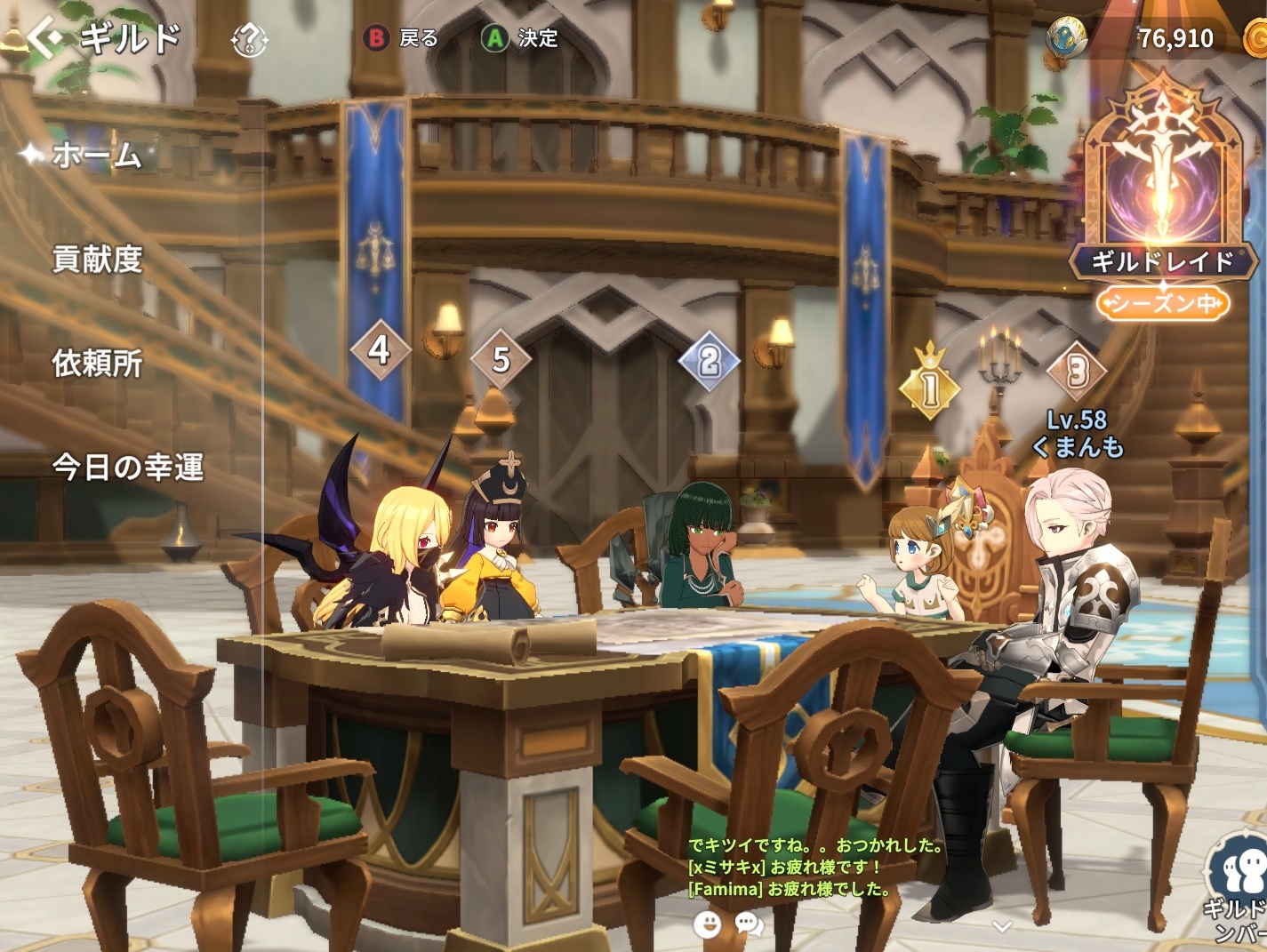Select the blue rank 2 diamond marker
The image size is (1267, 952).
coord(709,361)
